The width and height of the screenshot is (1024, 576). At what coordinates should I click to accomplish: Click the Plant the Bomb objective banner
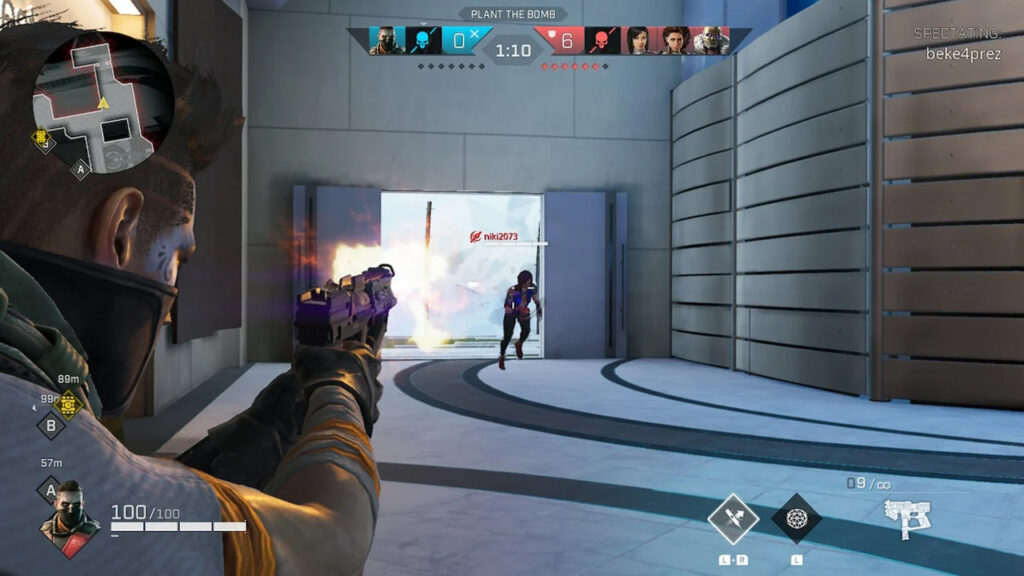point(512,15)
